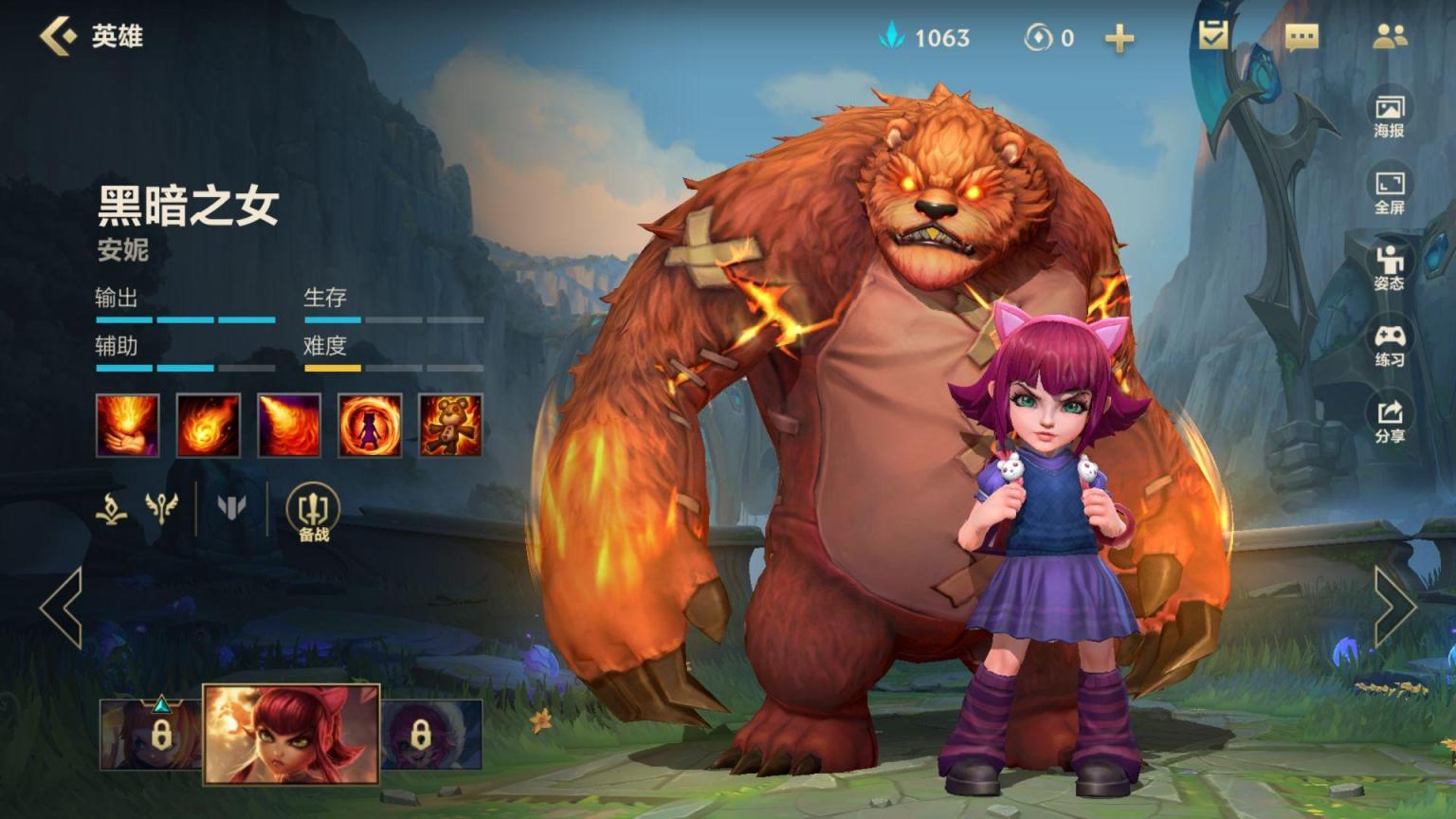Start 练习 practice mode

(x=1389, y=344)
